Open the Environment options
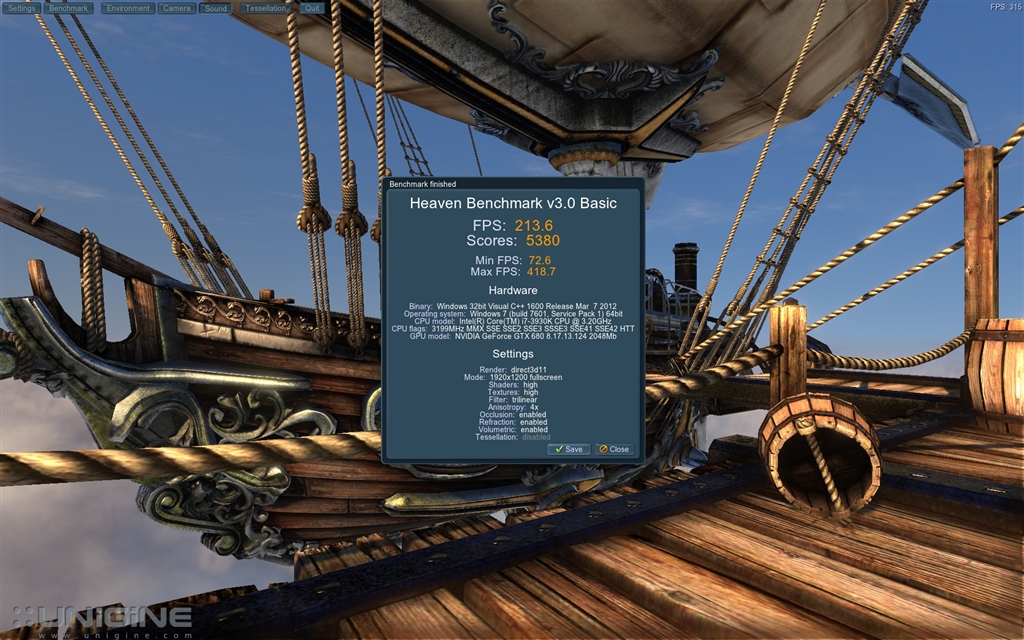1024x640 pixels. (127, 8)
